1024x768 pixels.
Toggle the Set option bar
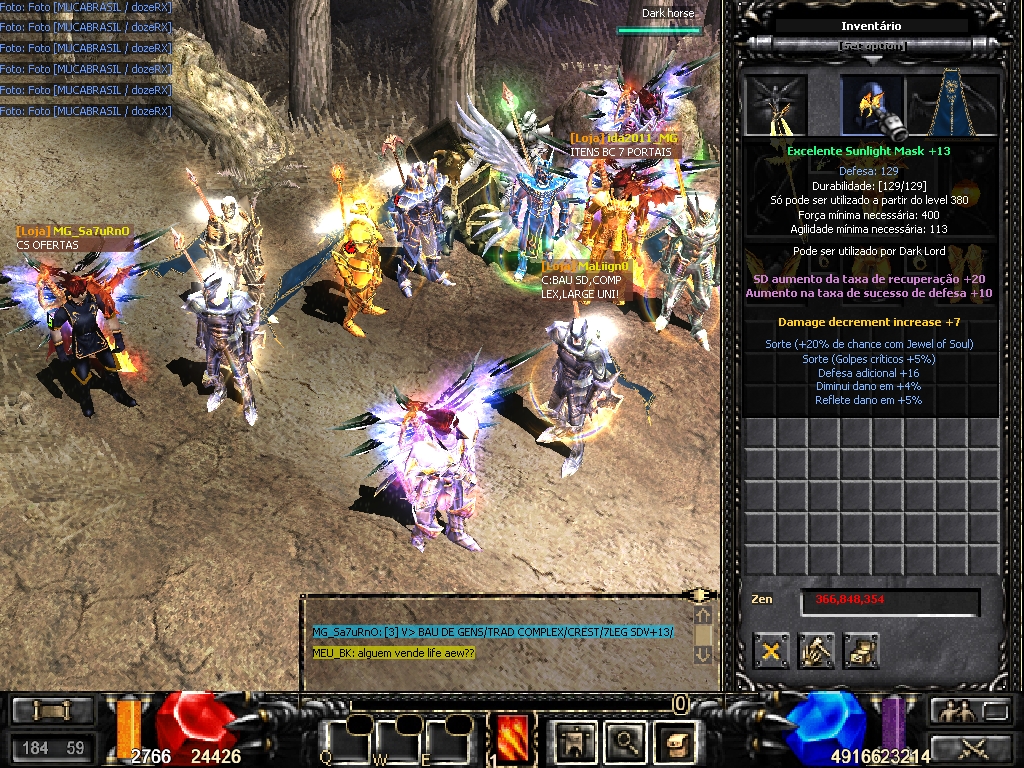[872, 46]
